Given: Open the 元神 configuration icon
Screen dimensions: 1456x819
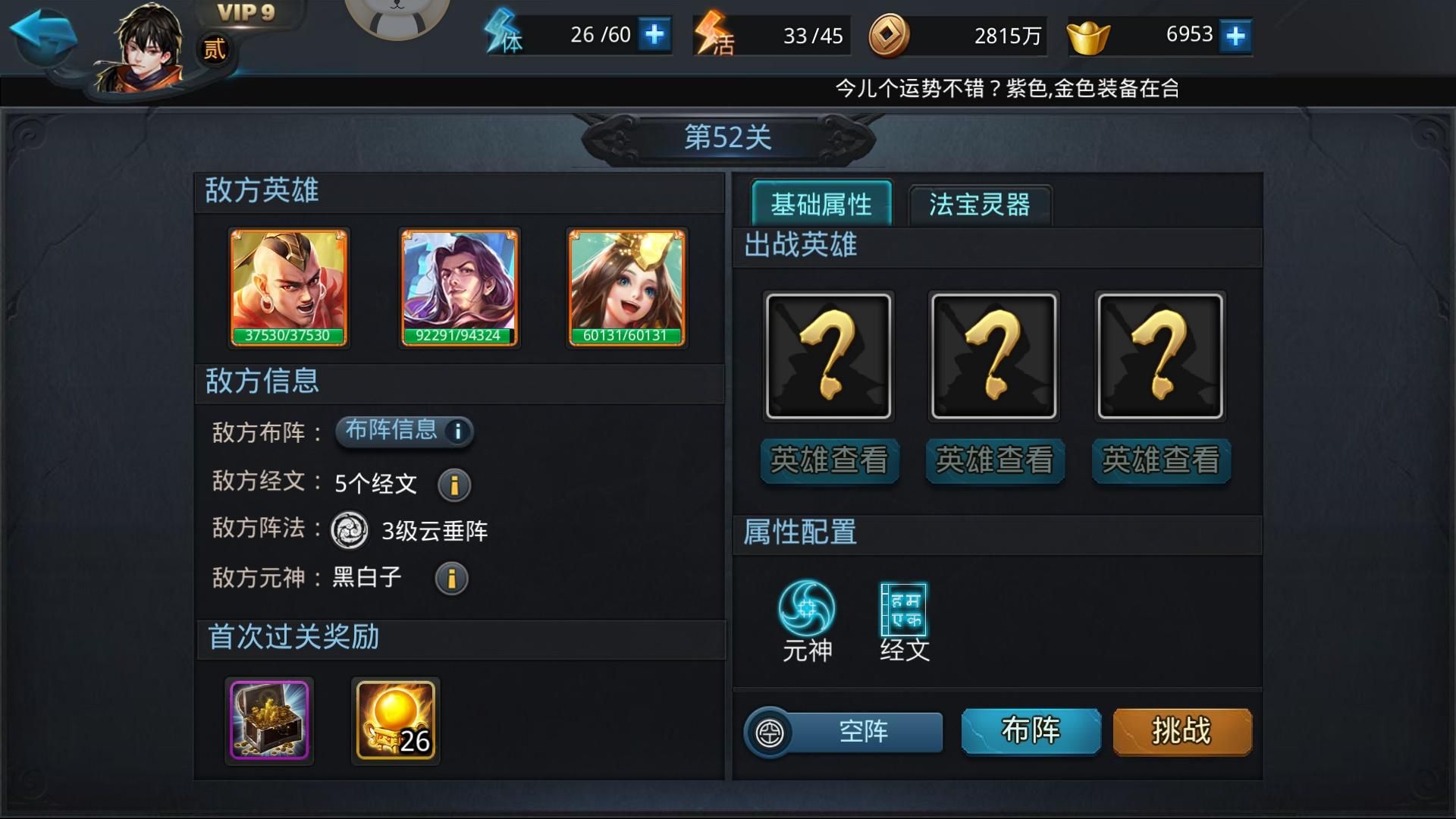Looking at the screenshot, I should click(x=806, y=607).
